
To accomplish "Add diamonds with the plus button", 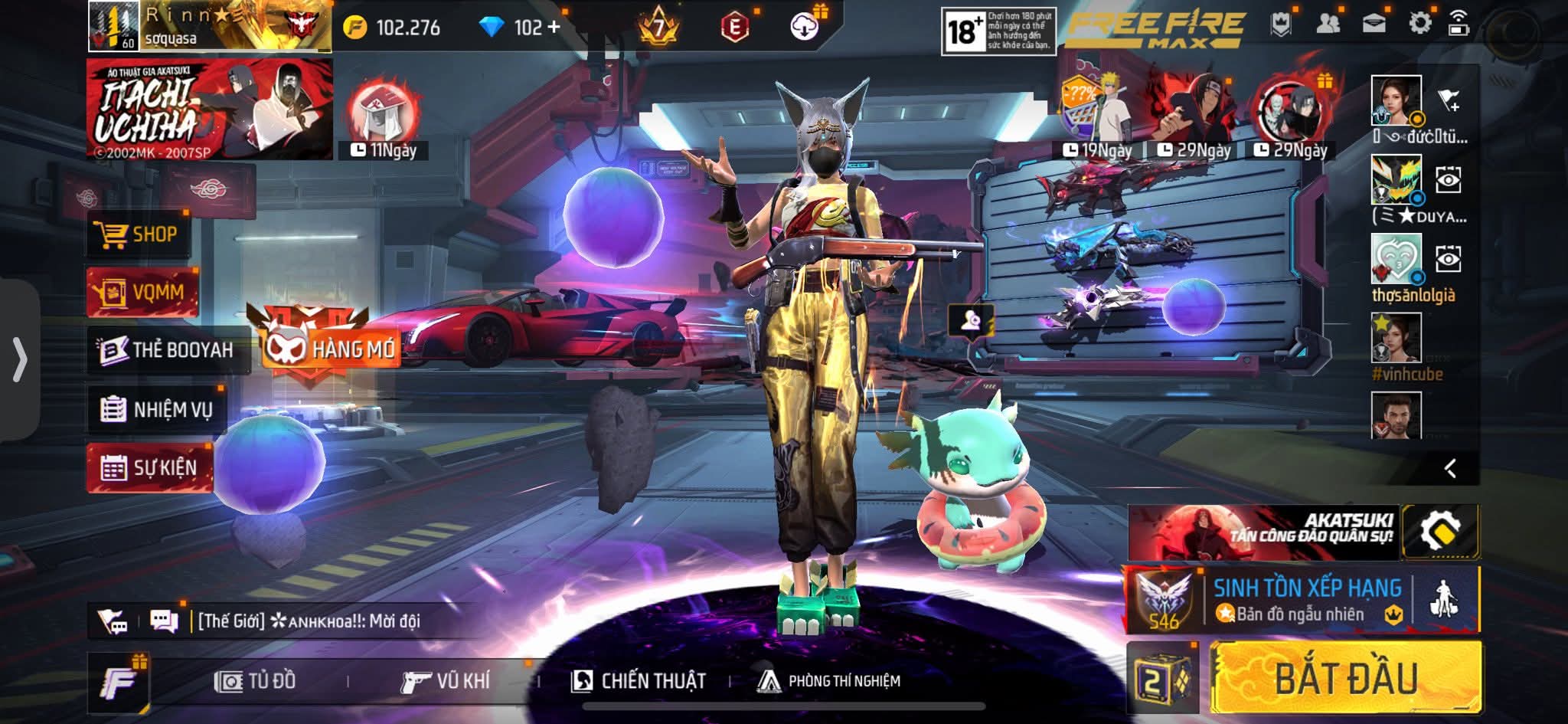I will tap(553, 28).
